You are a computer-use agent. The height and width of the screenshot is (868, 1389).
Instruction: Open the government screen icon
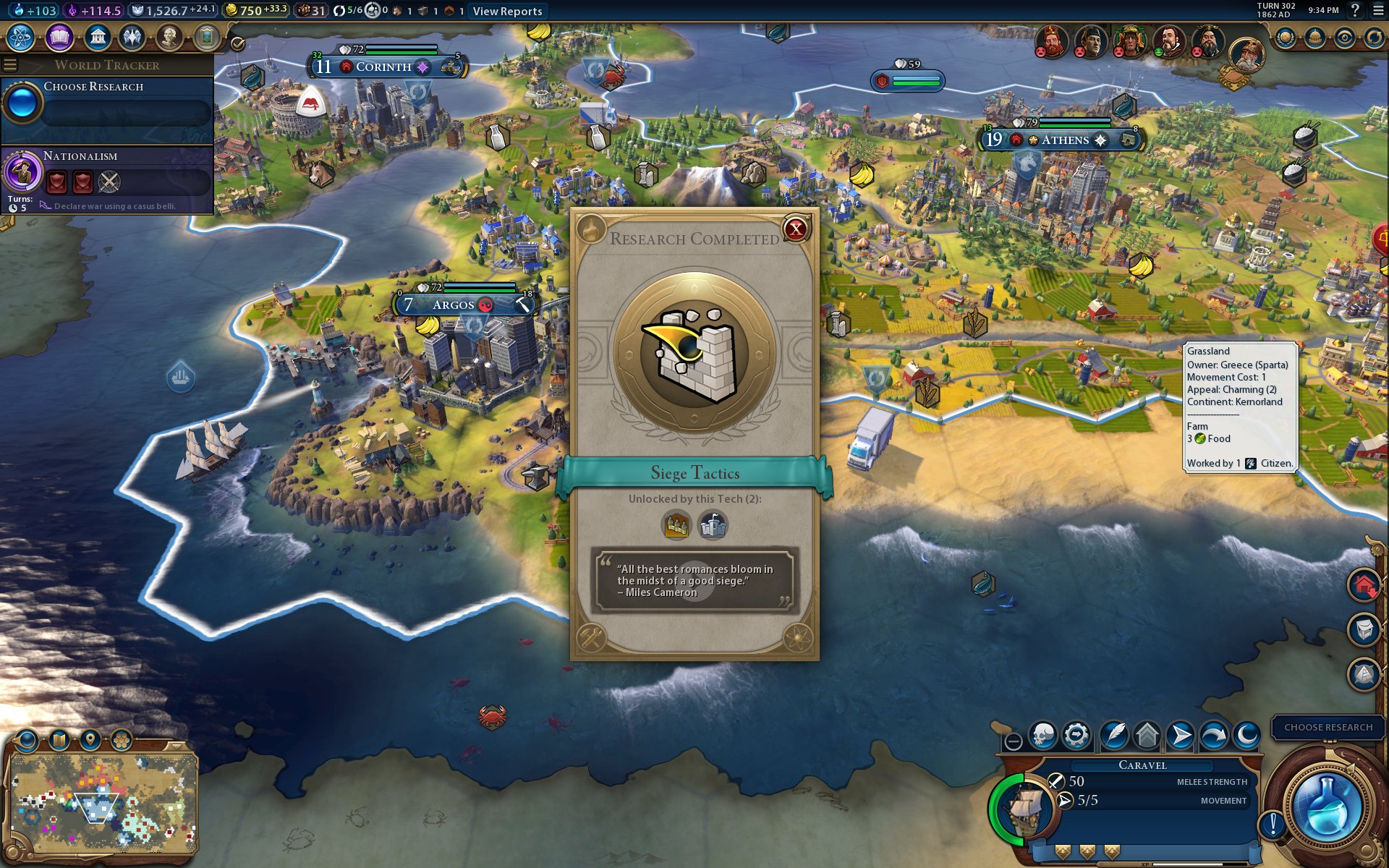(96, 37)
